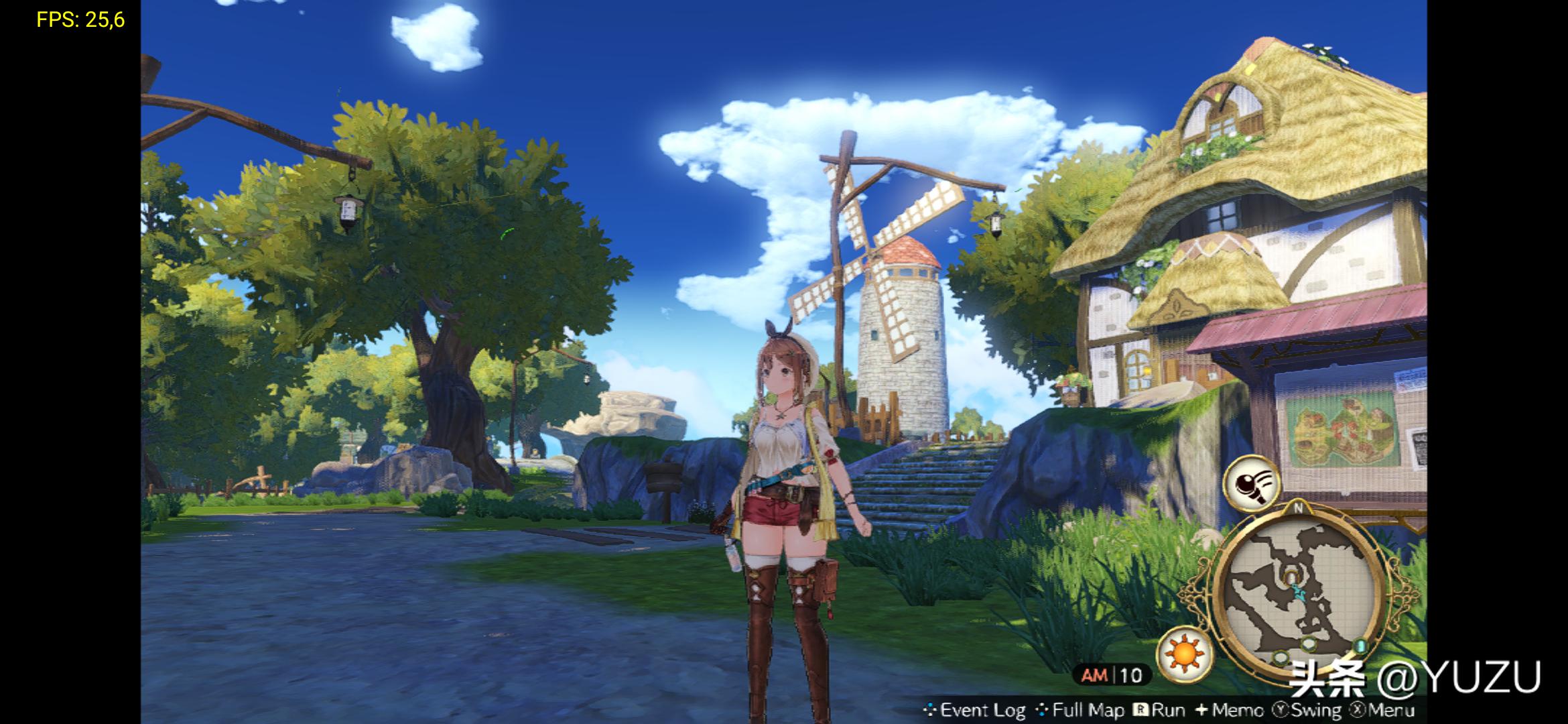1568x724 pixels.
Task: Click the circular minimap
Action: (x=1298, y=590)
